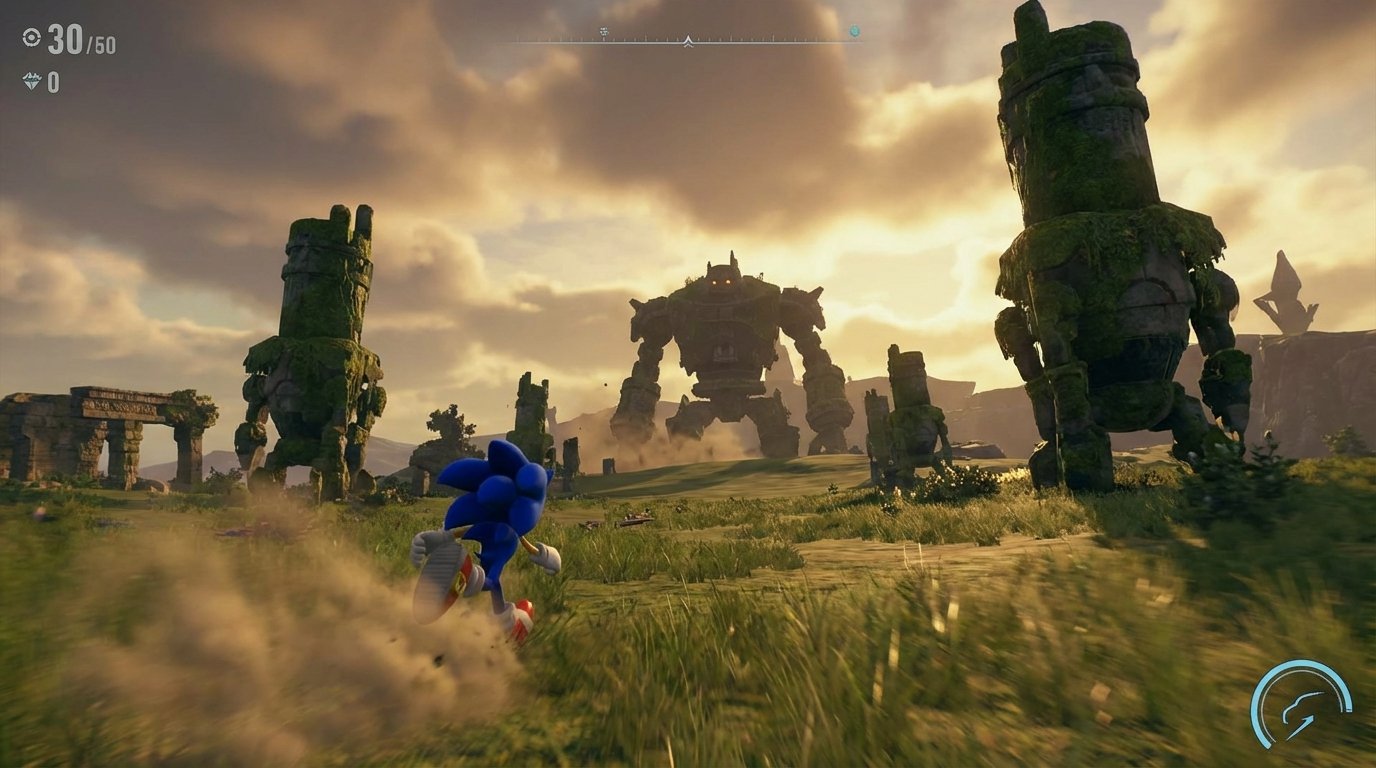Click the '30' ring count number
1376x768 pixels.
tap(63, 39)
